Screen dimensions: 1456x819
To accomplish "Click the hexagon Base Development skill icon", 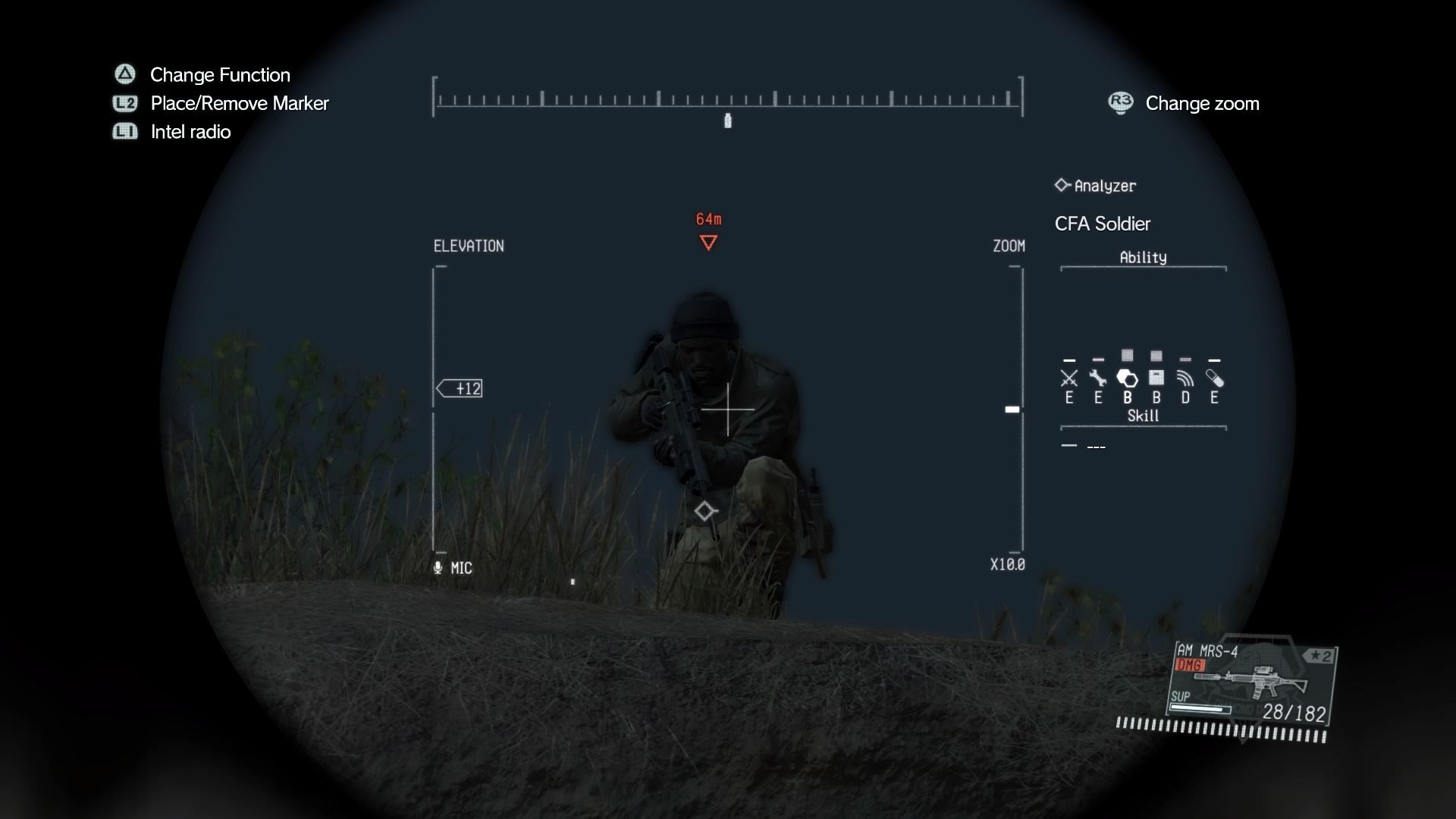I will pos(1128,378).
